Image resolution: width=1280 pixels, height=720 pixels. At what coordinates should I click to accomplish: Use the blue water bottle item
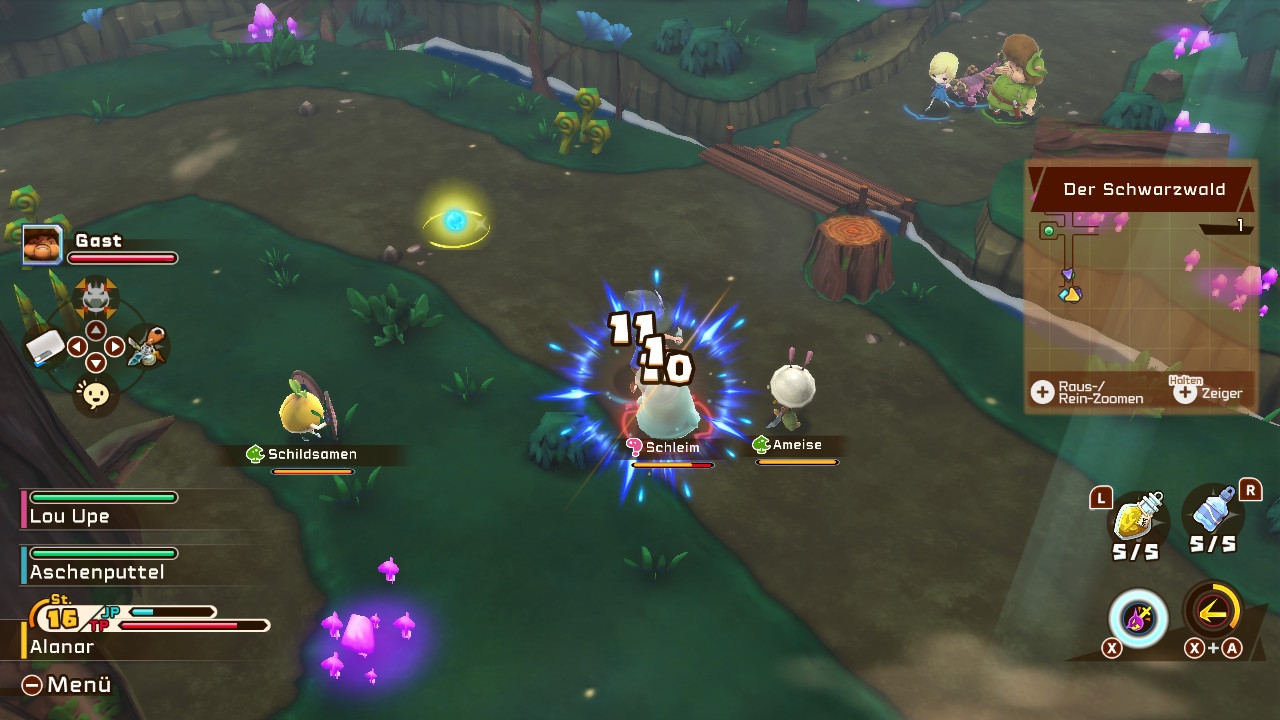[x=1213, y=514]
